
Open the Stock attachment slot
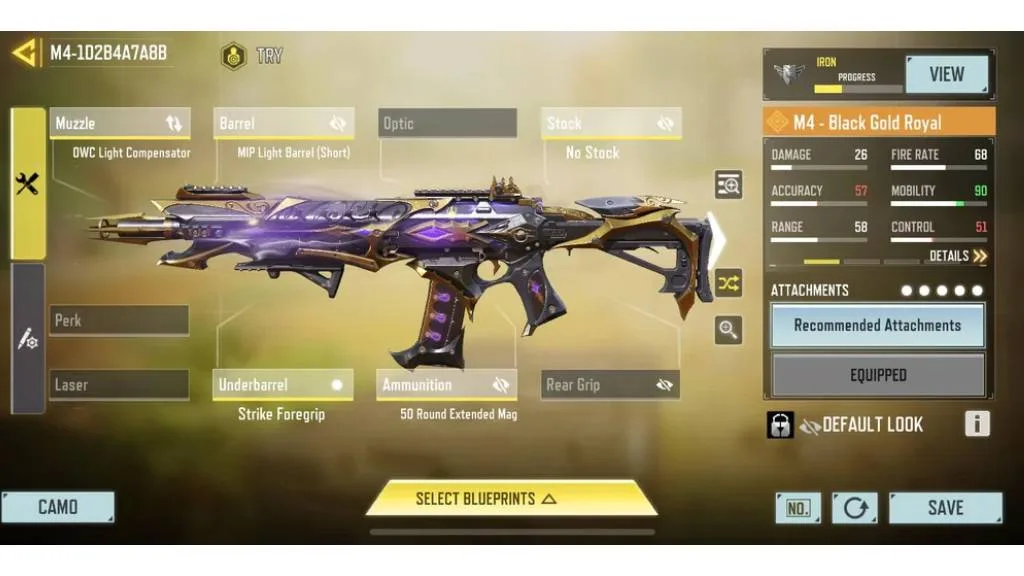(x=611, y=124)
